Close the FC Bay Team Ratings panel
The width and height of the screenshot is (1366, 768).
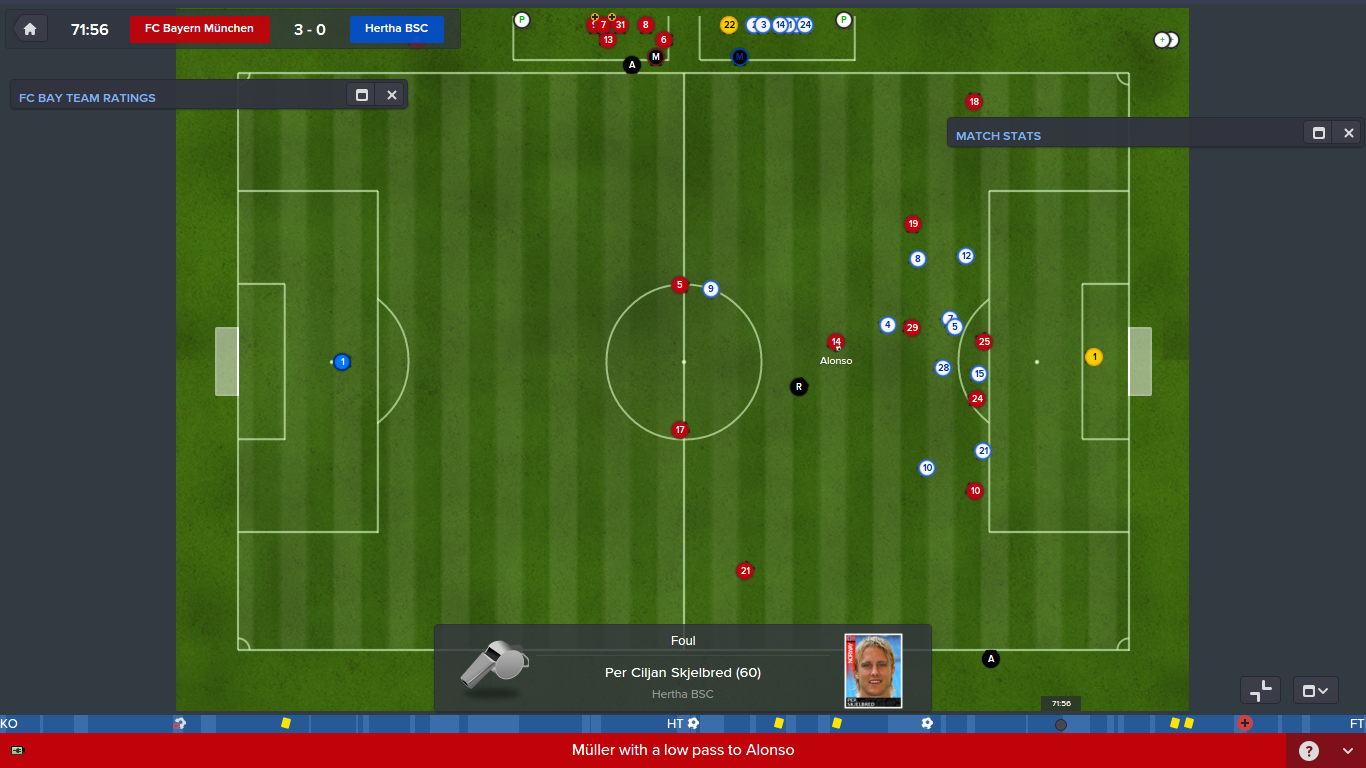pos(392,95)
